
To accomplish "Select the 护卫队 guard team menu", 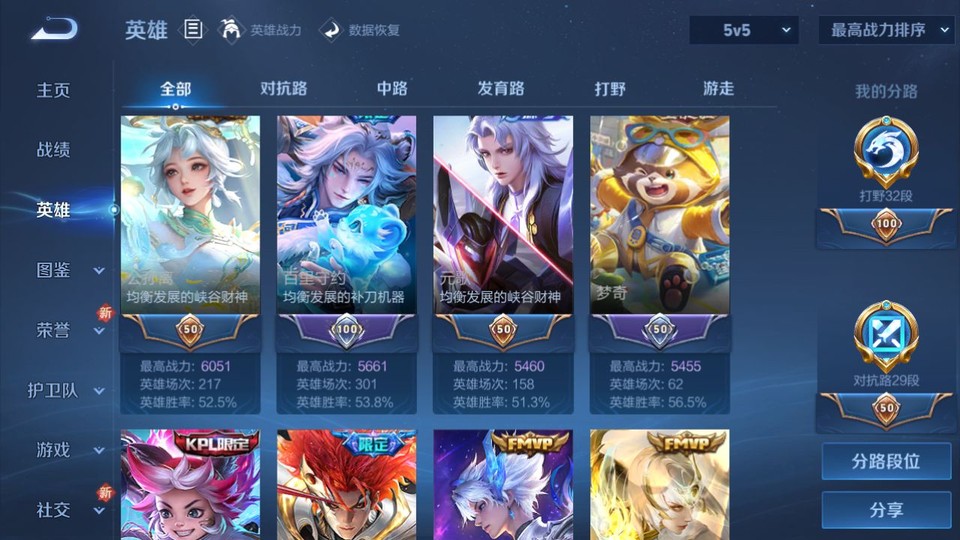I will [x=66, y=390].
